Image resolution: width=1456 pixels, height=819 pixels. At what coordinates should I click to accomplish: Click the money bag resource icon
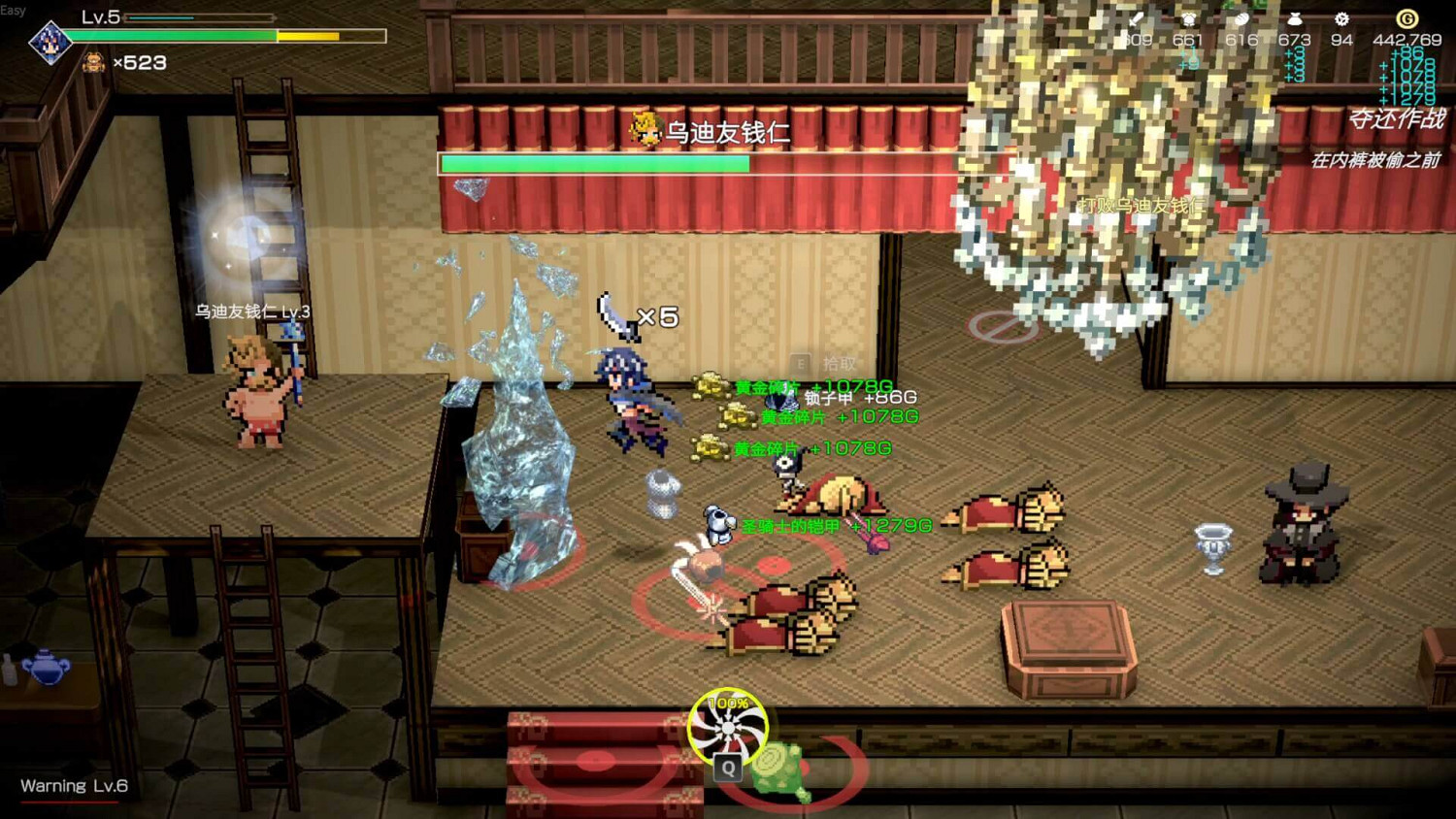1296,18
